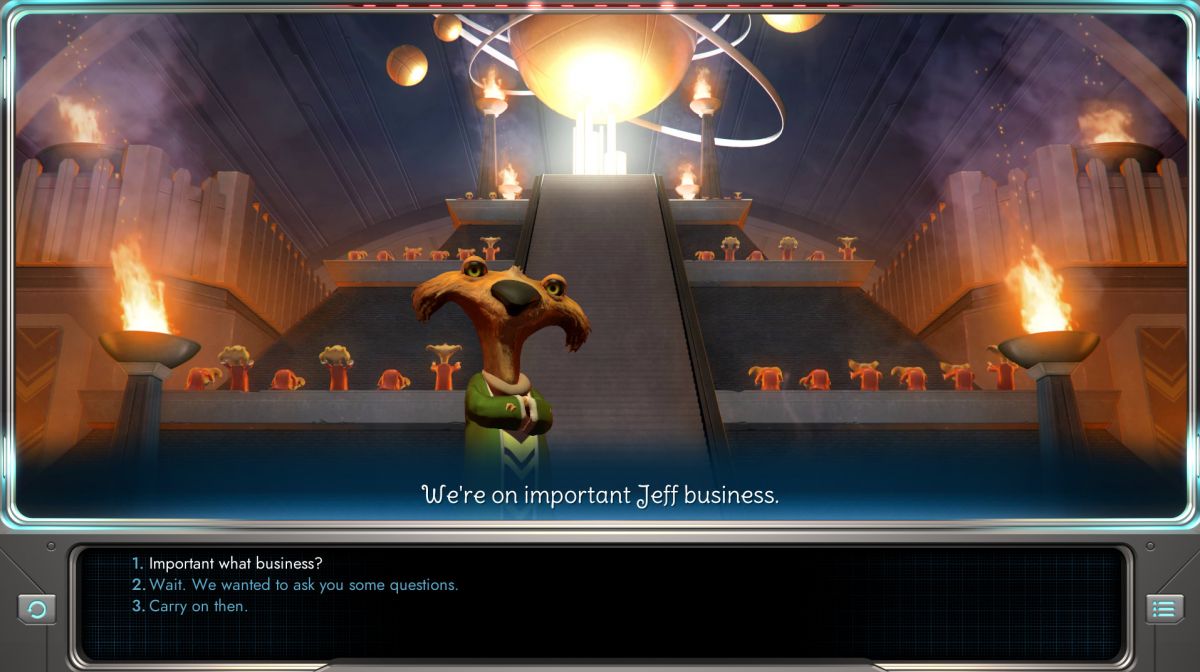The image size is (1200, 672).
Task: Choose "Wait. We wanted to ask you some questions."
Action: (x=303, y=585)
